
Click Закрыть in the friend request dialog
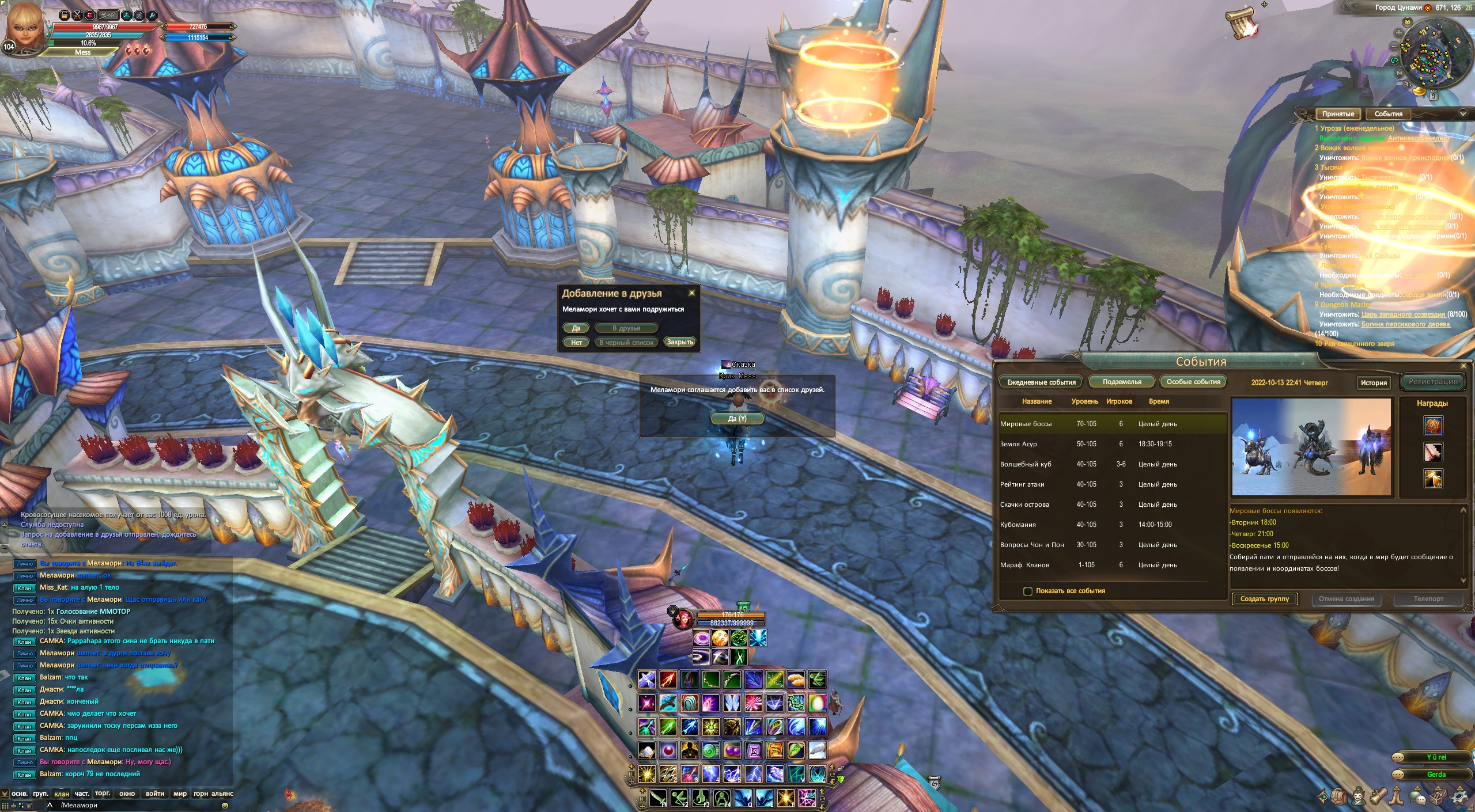[679, 342]
